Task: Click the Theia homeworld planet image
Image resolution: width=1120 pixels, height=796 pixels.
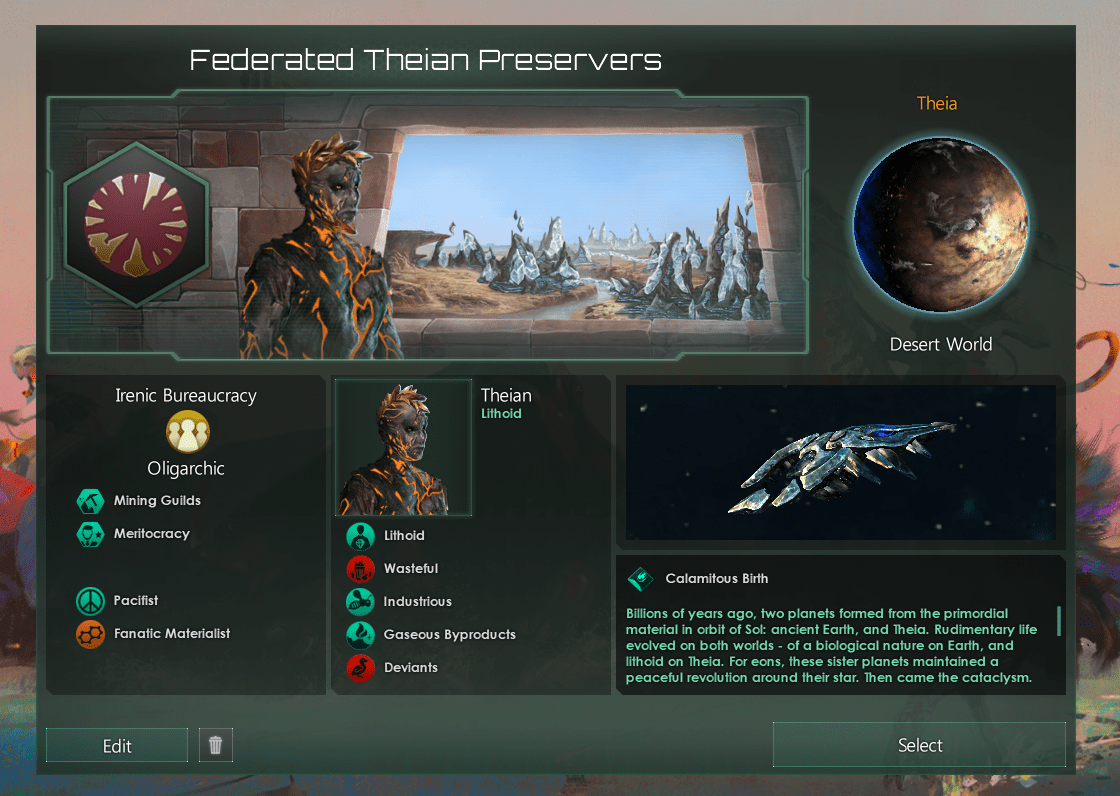Action: (x=940, y=225)
